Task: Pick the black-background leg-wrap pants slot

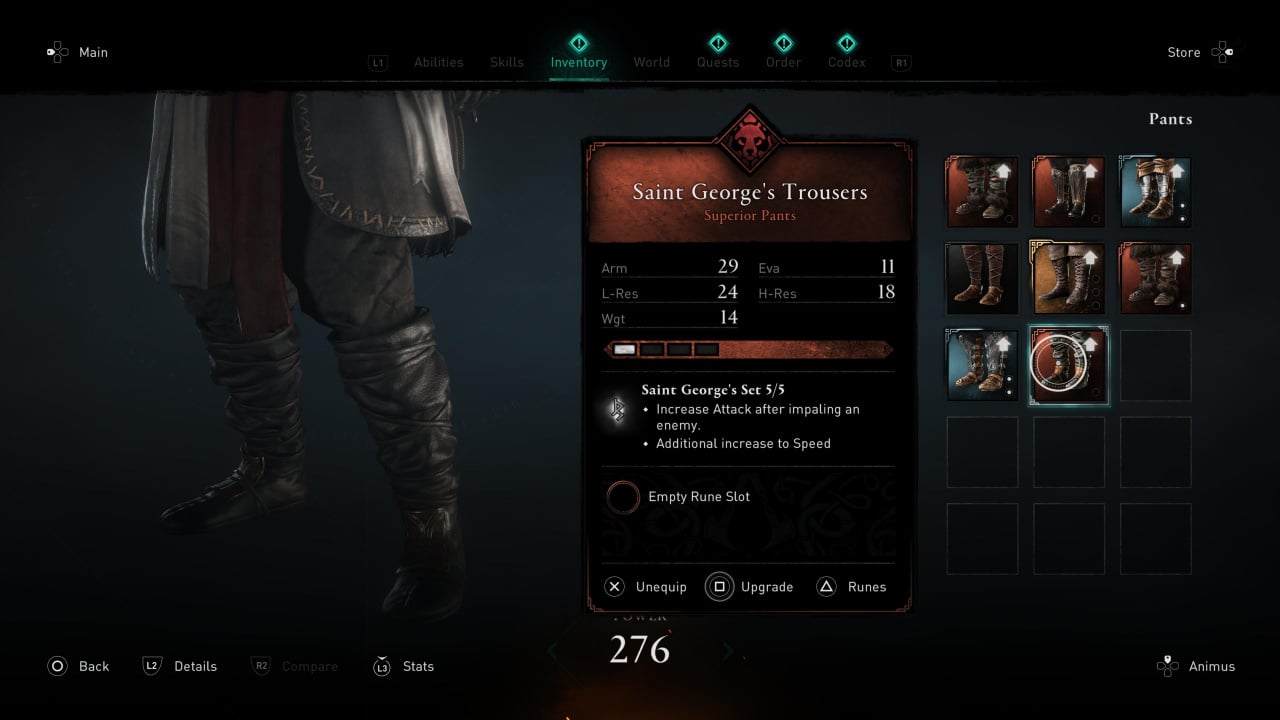Action: [982, 279]
